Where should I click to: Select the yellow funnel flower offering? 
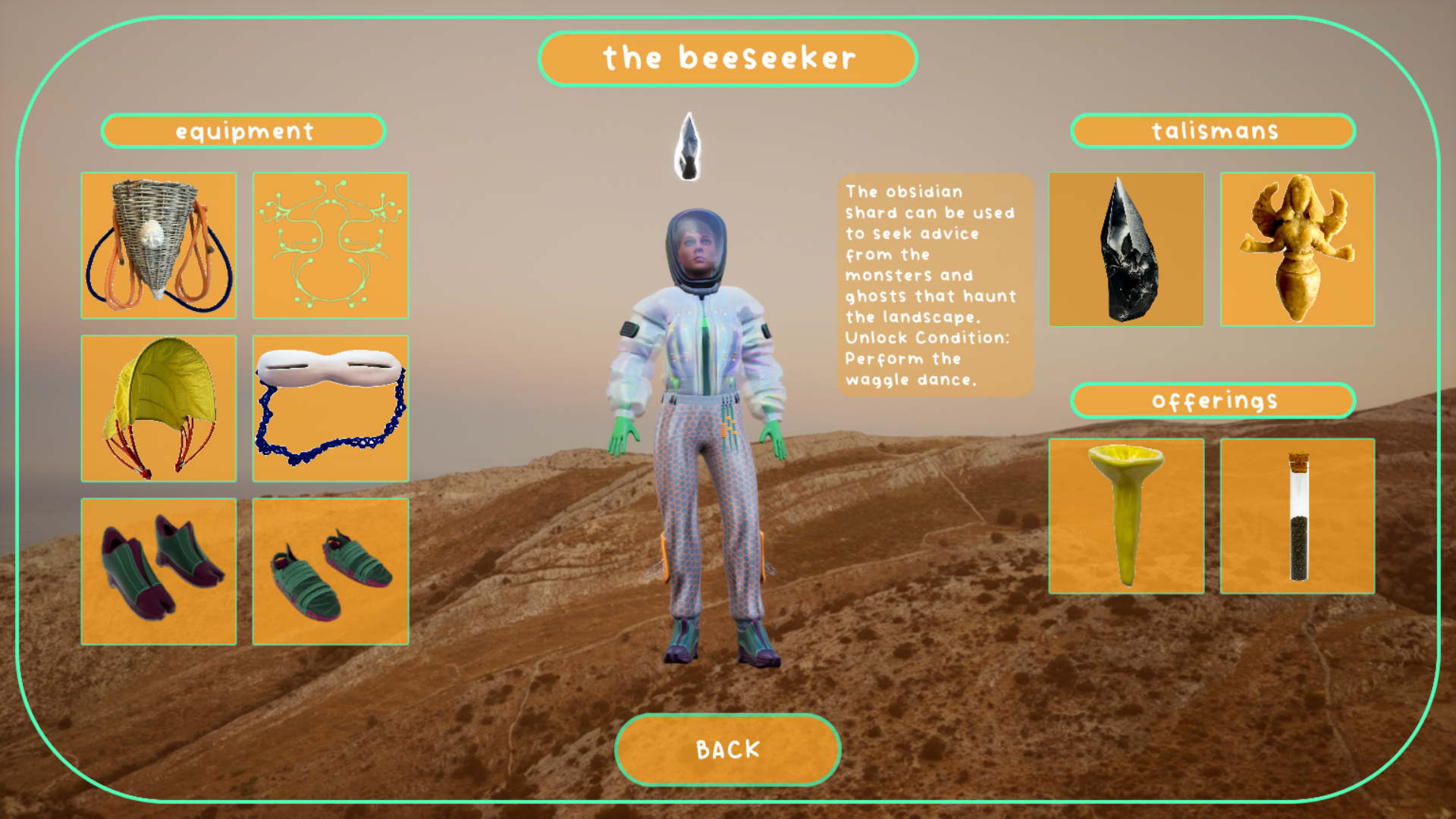click(1126, 516)
